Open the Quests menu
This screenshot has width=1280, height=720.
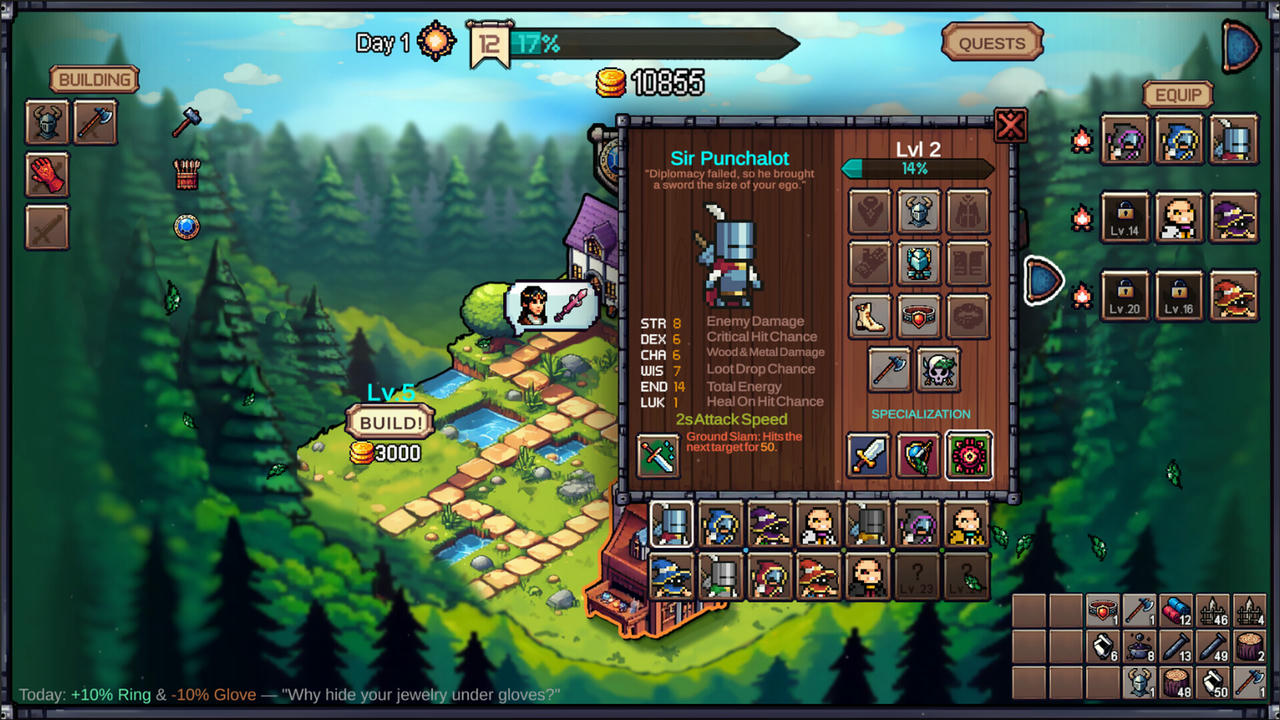991,43
